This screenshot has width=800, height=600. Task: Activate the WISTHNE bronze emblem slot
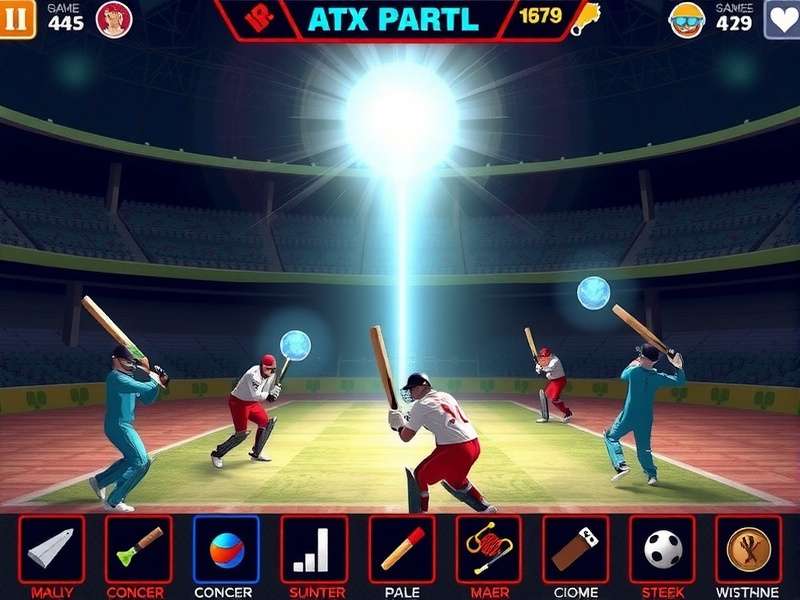pyautogui.click(x=748, y=549)
